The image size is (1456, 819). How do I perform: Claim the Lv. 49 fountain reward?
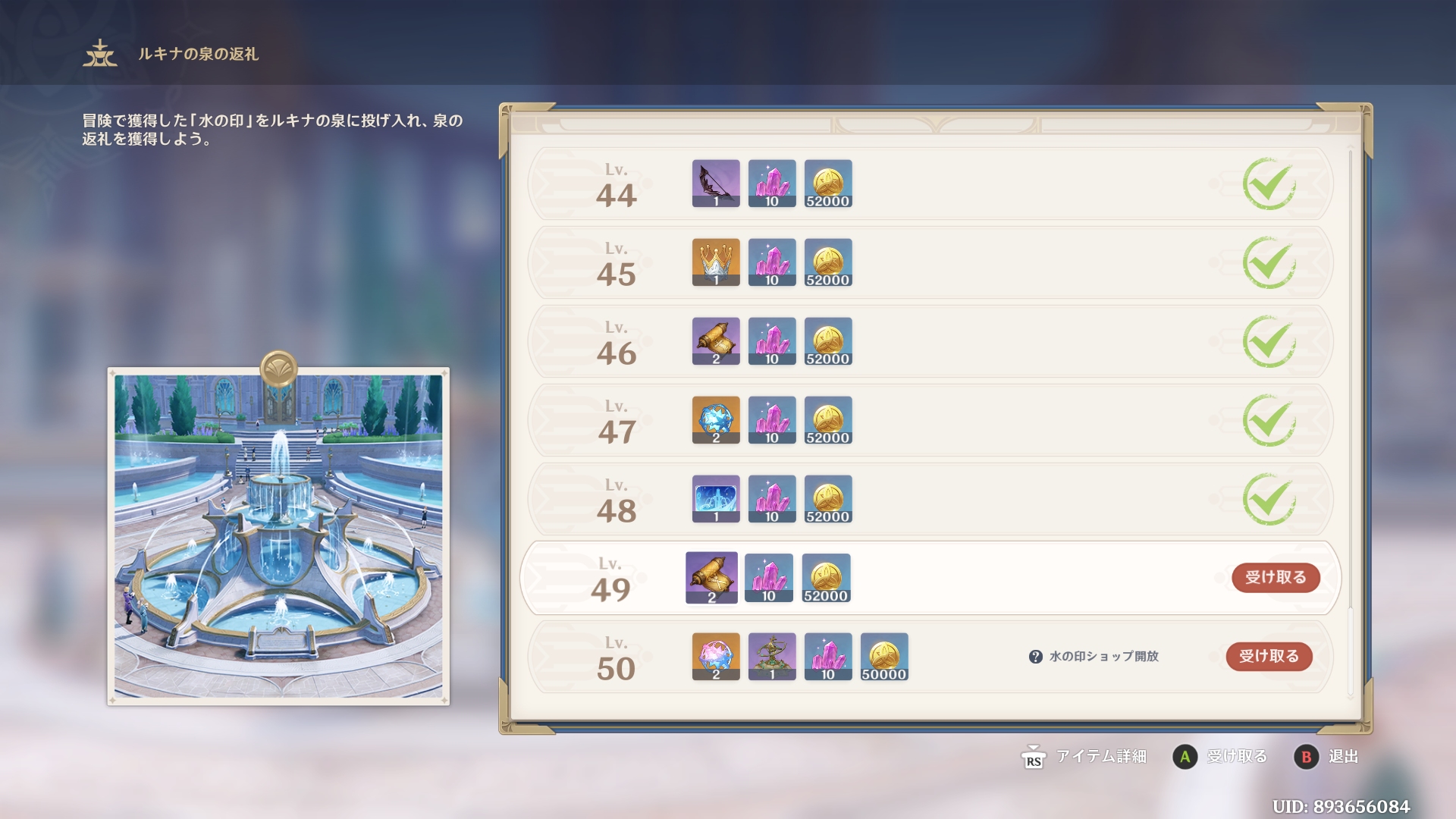1276,578
